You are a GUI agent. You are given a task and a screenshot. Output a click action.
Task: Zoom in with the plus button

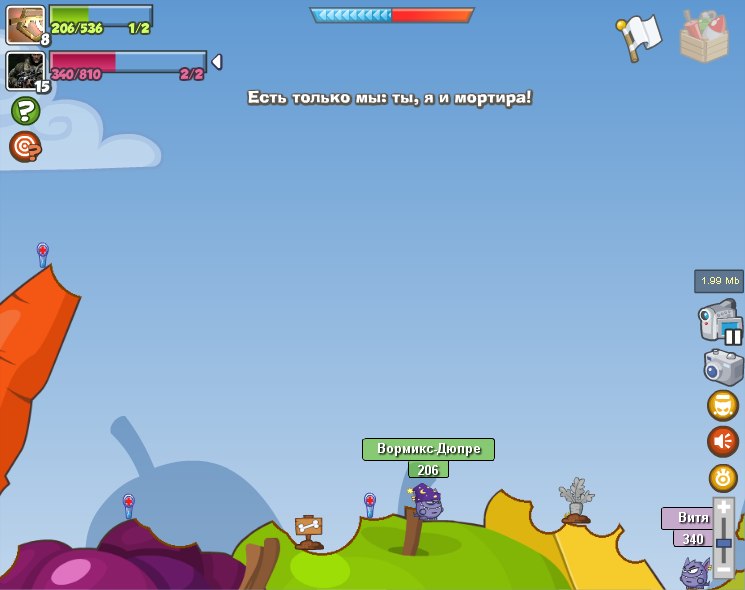(x=723, y=509)
